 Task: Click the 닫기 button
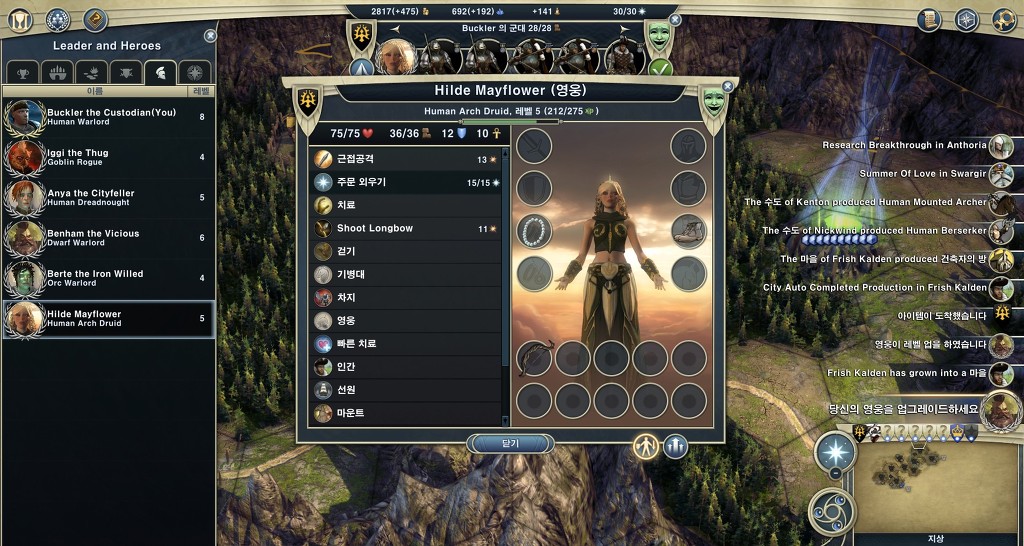[x=510, y=443]
